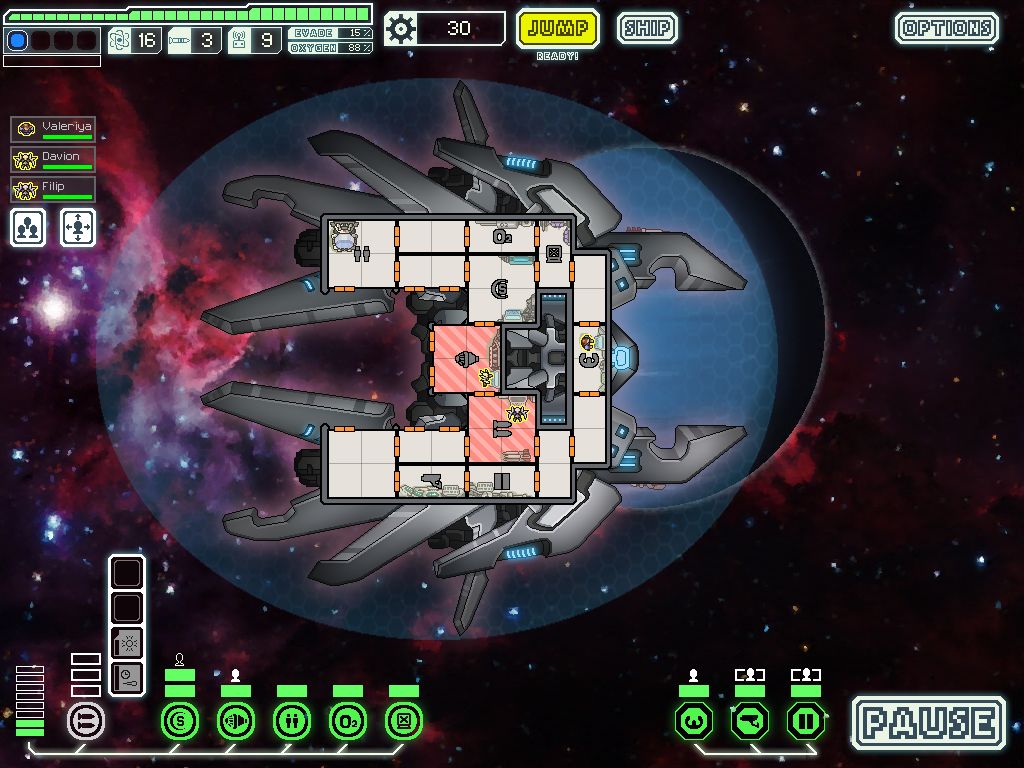
Task: Click the yellow JUMP button
Action: coord(557,28)
